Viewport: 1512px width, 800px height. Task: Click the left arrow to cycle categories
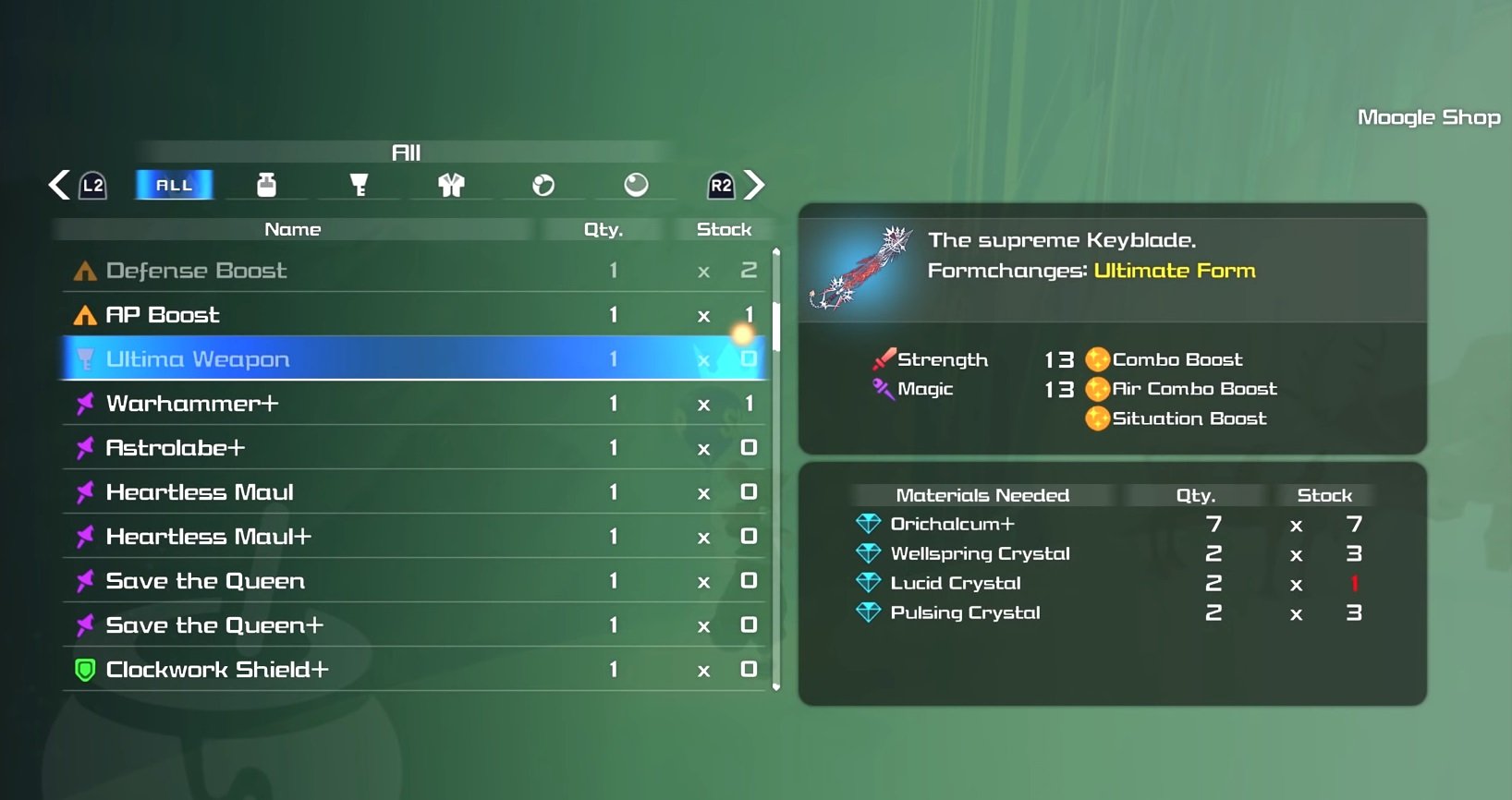click(59, 185)
